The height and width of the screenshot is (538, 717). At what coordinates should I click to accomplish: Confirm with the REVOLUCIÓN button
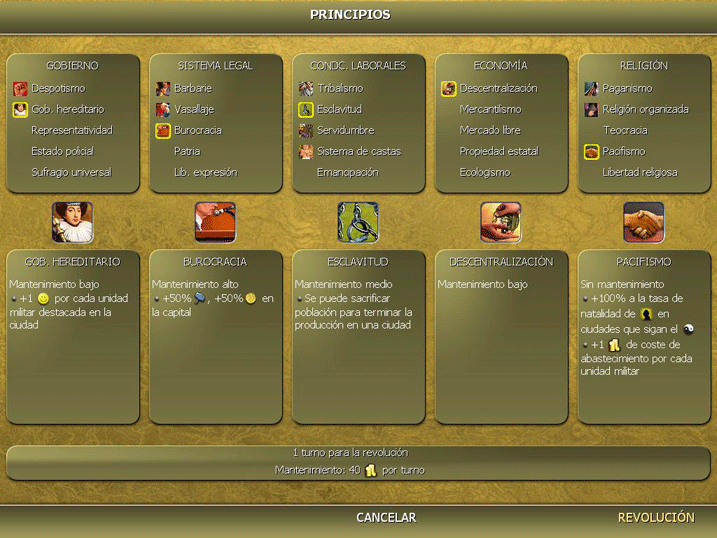tap(656, 518)
